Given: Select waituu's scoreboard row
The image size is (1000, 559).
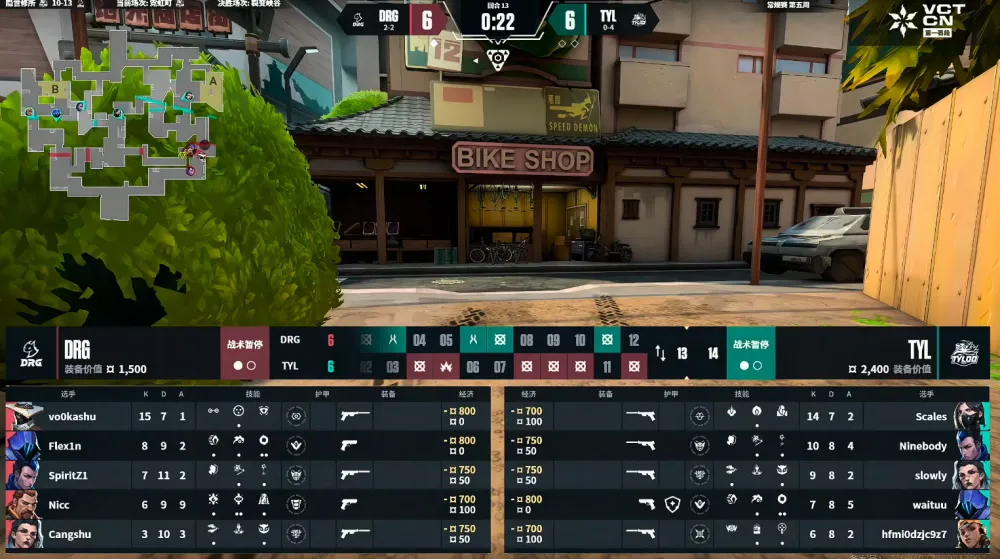Looking at the screenshot, I should (750, 504).
